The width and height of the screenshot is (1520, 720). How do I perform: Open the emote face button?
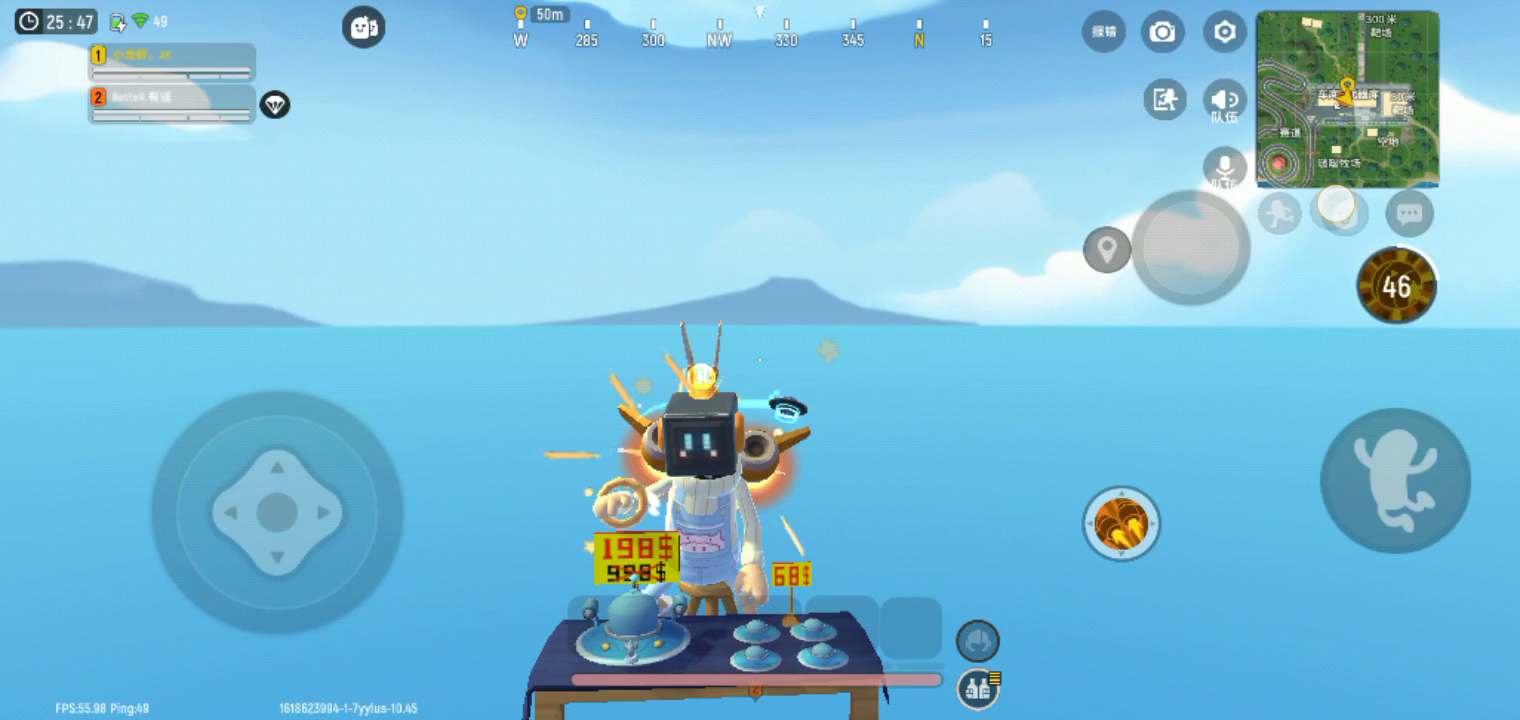click(x=363, y=27)
